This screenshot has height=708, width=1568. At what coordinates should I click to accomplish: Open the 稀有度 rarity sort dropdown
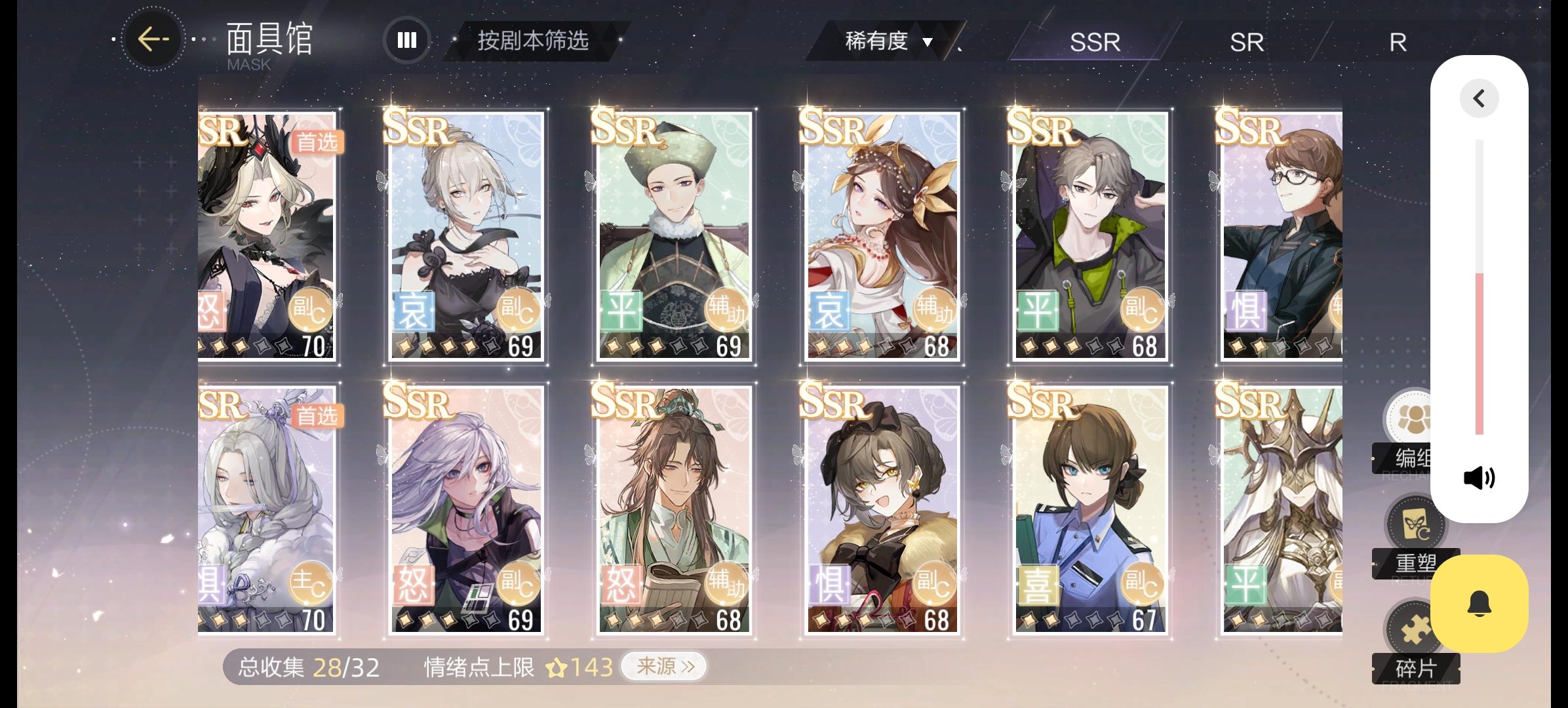886,41
